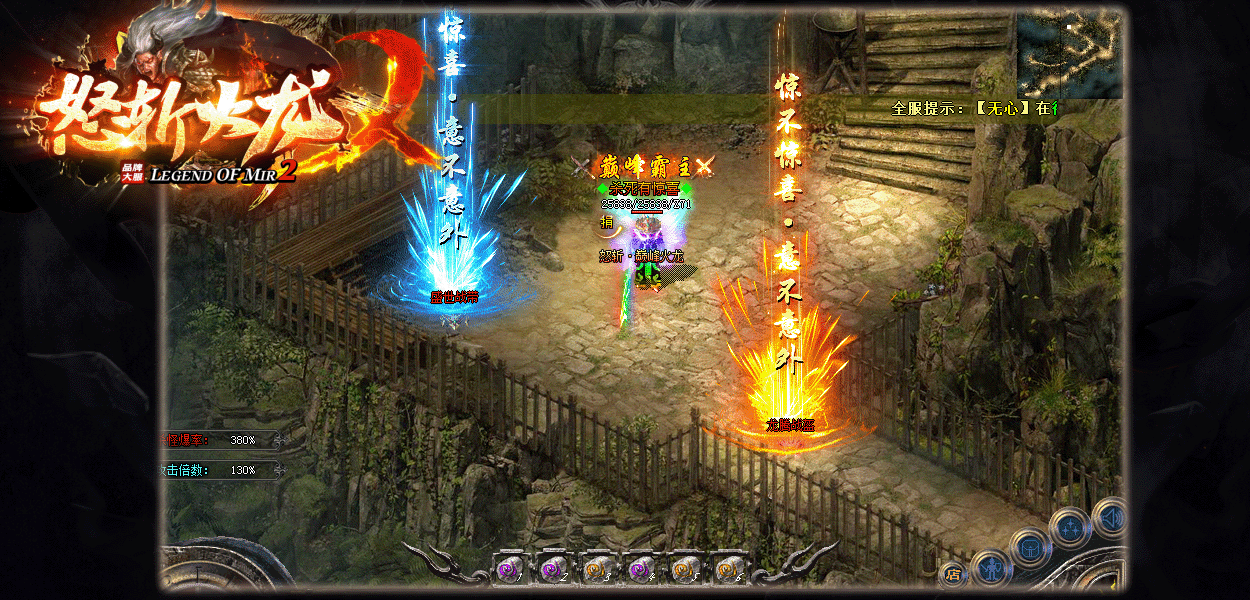Use the orange scroll in hotbar slot 5
The image size is (1250, 600).
coord(685,569)
